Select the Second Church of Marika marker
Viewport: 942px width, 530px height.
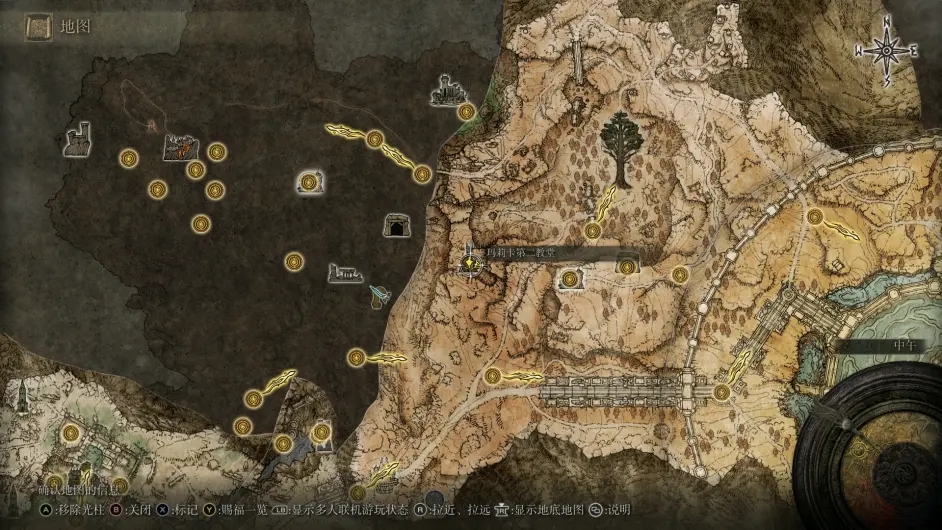(469, 263)
